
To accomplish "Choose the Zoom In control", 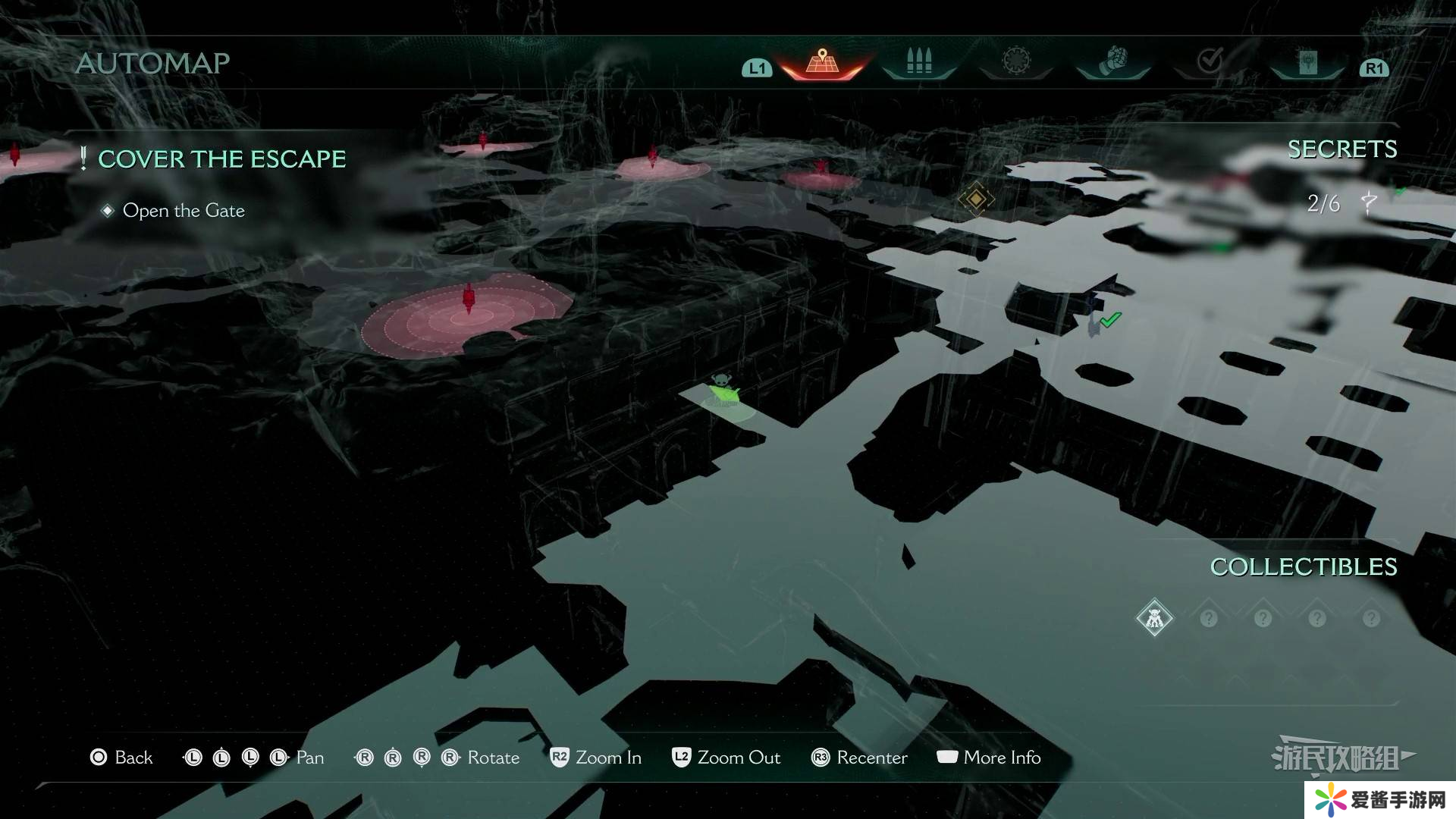I will coord(596,758).
